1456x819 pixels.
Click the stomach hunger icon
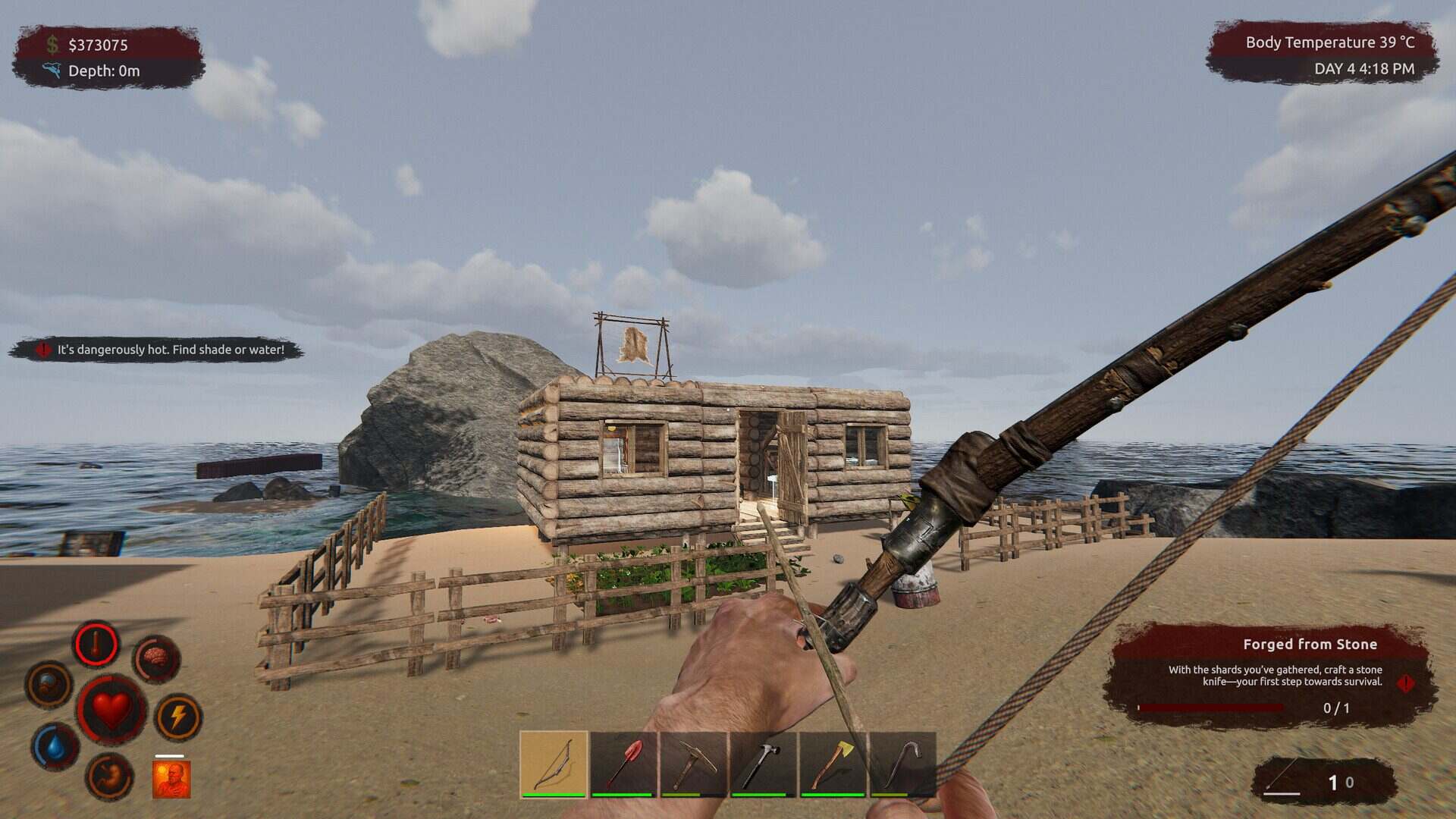tap(110, 777)
